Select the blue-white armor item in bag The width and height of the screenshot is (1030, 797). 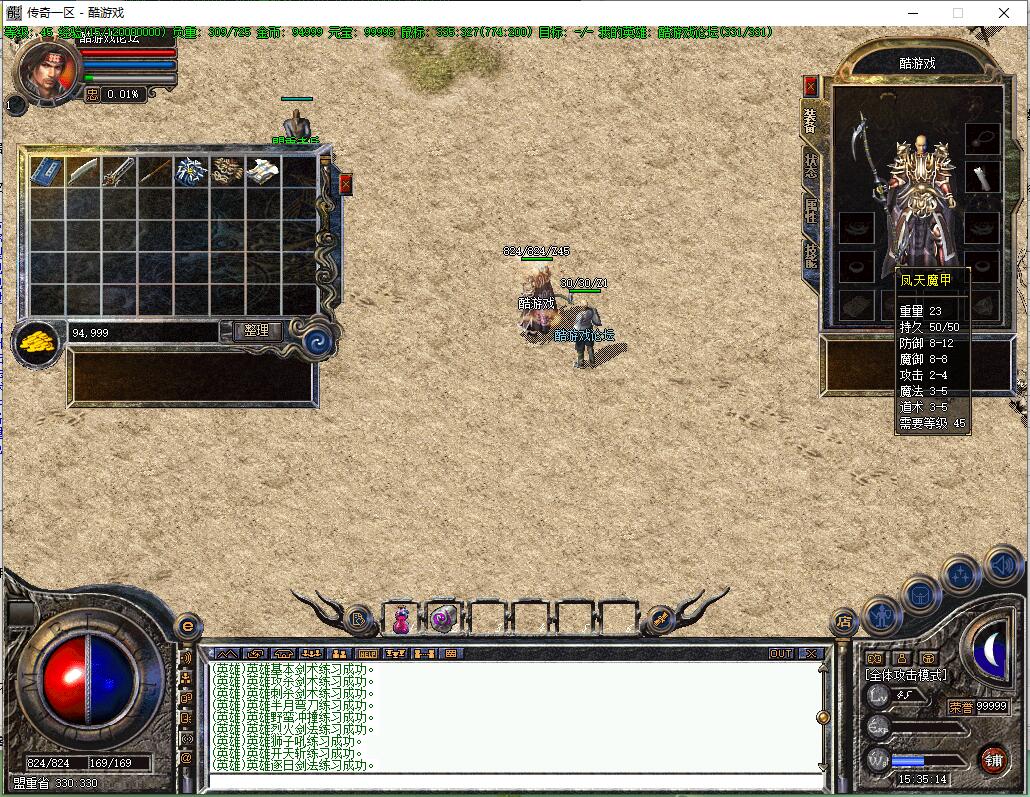[191, 171]
